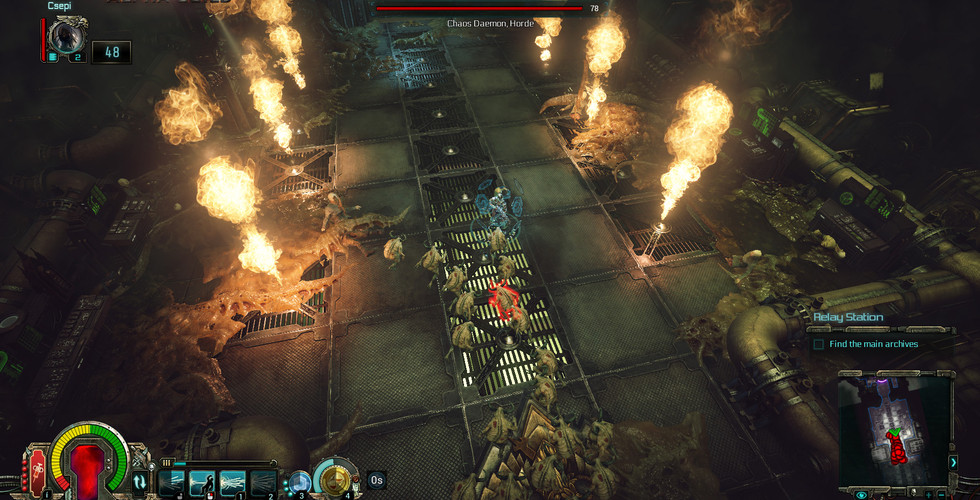Click the Relay Station mission title
This screenshot has height=500, width=980.
pyautogui.click(x=847, y=318)
